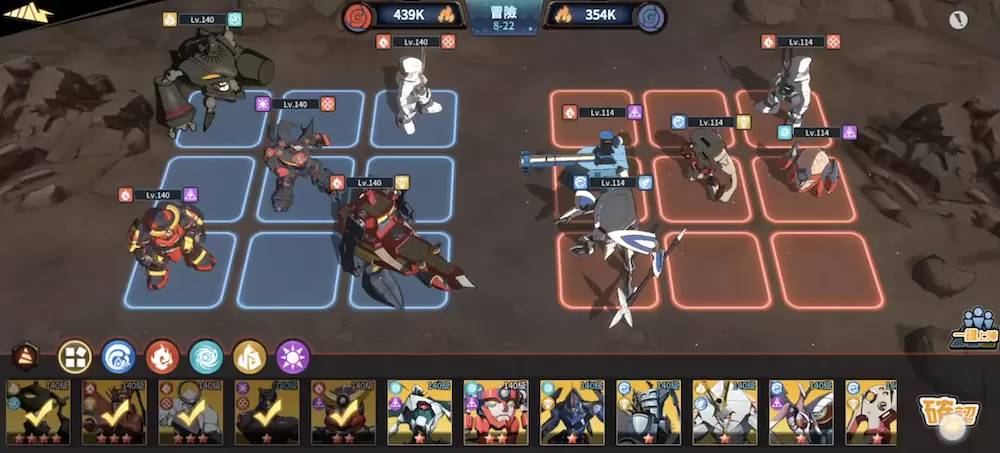Confirm the team with the 確認 button
The image size is (1000, 453).
(945, 413)
